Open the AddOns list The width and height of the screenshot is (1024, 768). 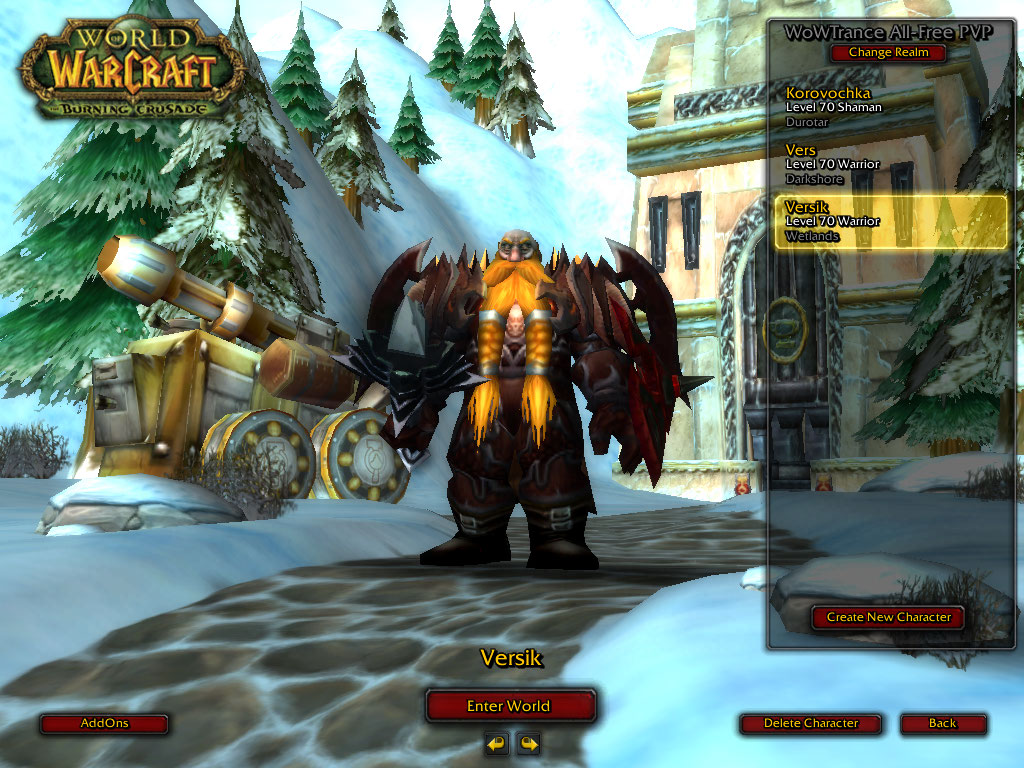point(104,723)
